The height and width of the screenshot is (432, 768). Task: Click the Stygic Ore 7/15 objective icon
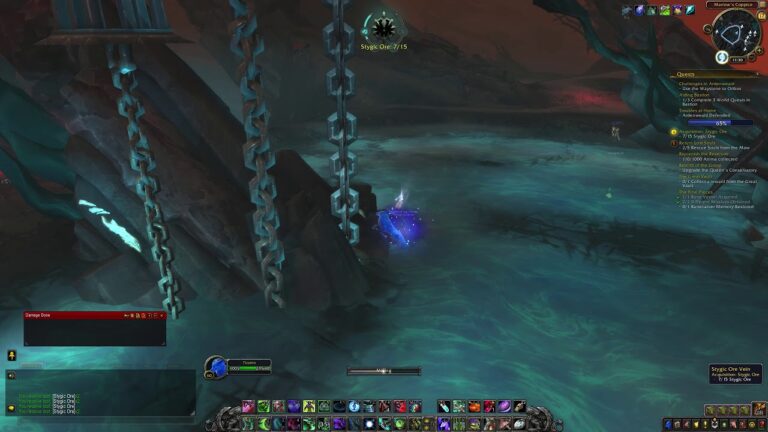pos(383,26)
